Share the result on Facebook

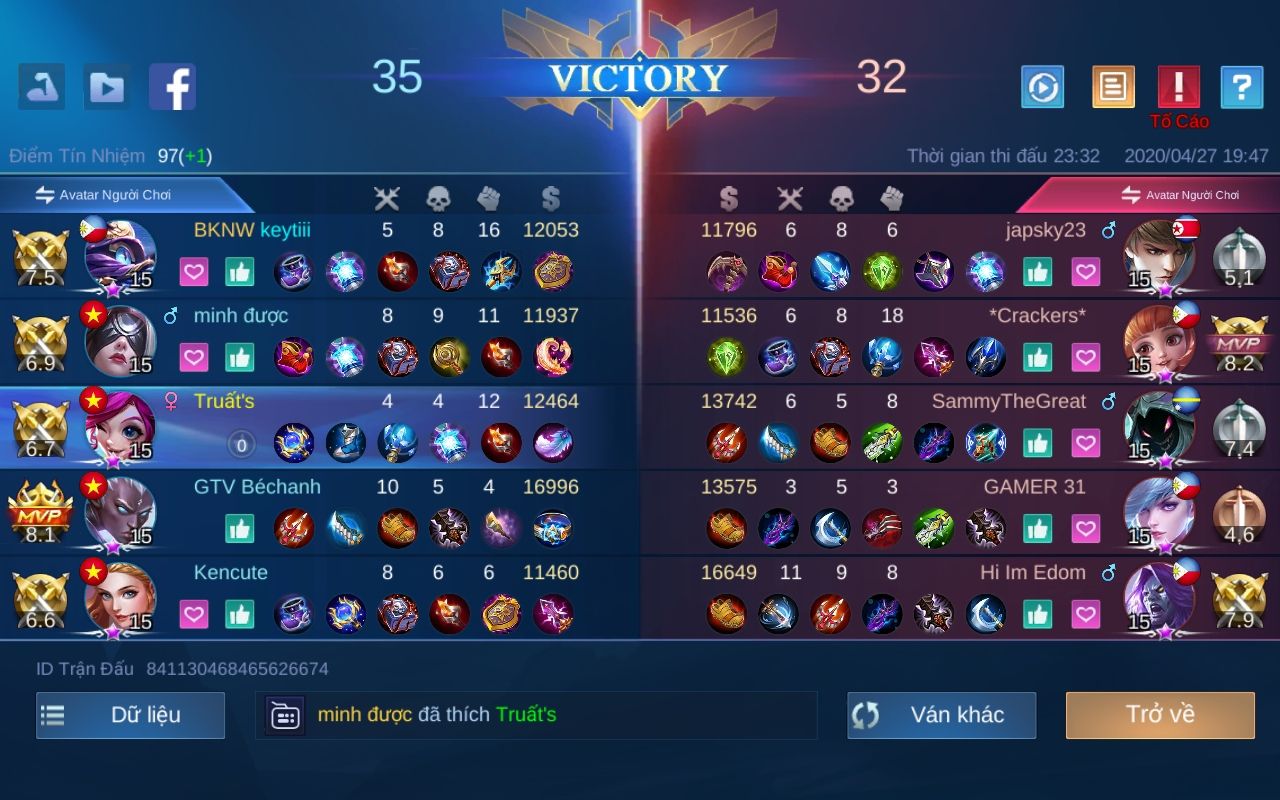pos(172,87)
